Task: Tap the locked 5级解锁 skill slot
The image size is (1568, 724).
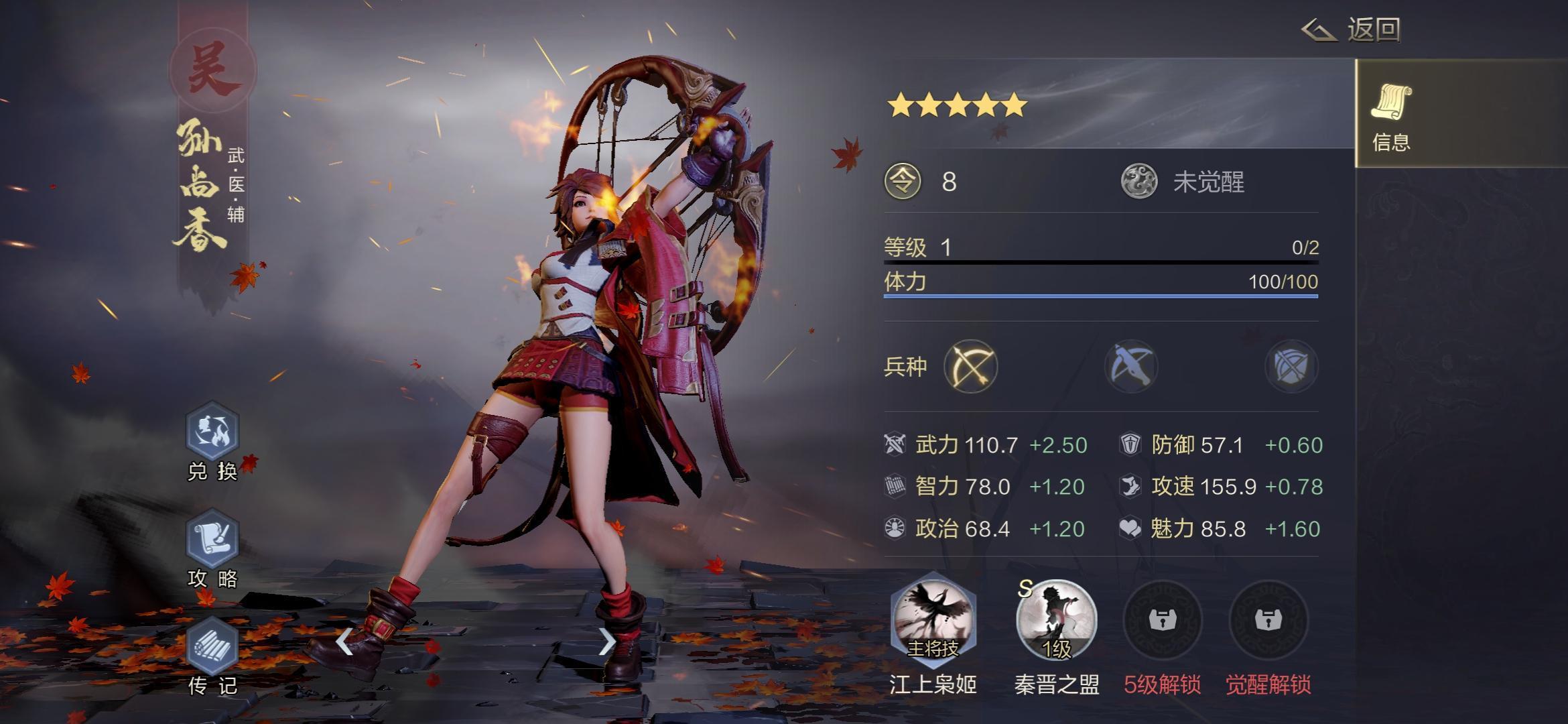Action: tap(1162, 620)
